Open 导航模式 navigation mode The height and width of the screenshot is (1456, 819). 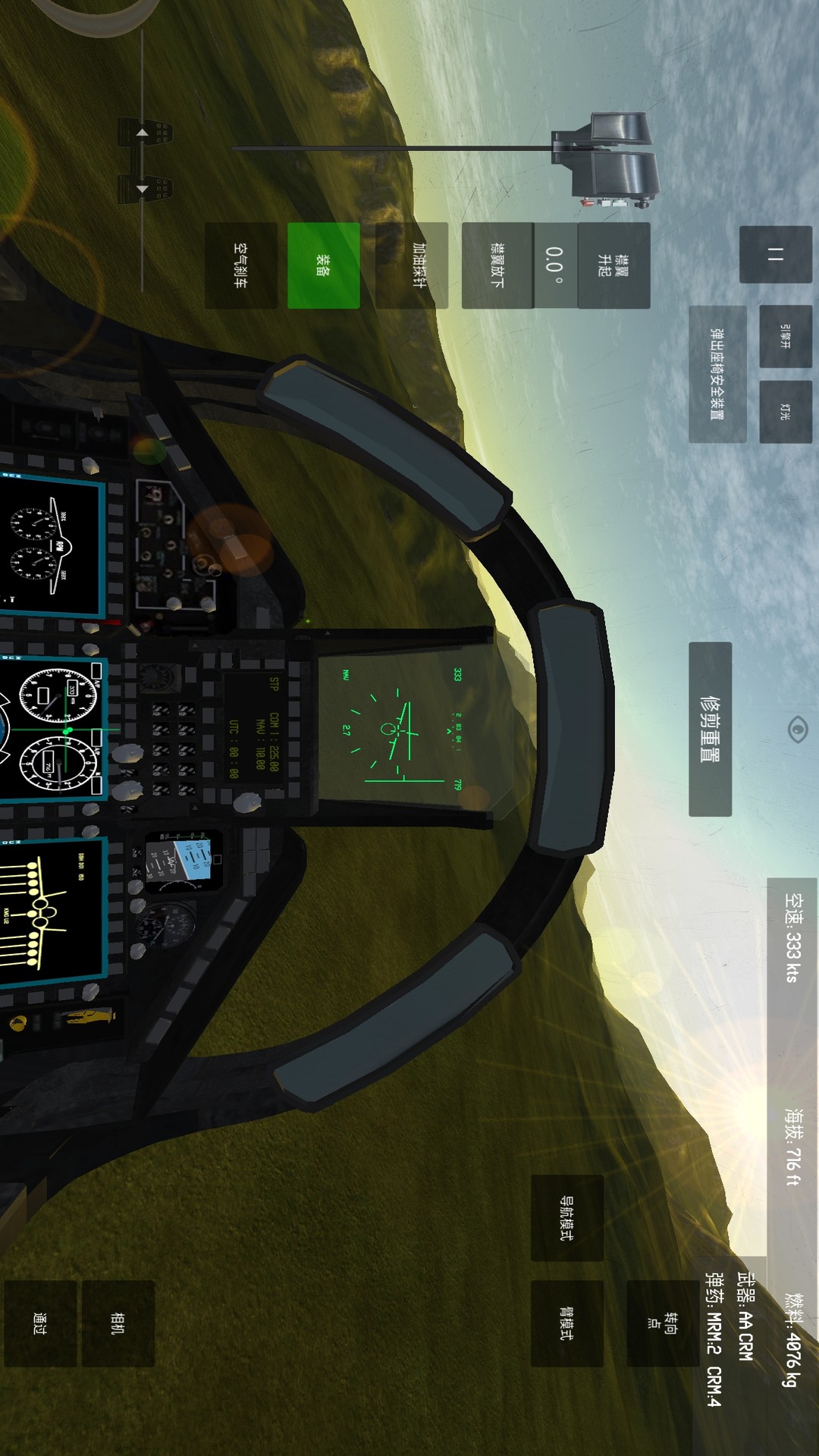click(566, 1218)
